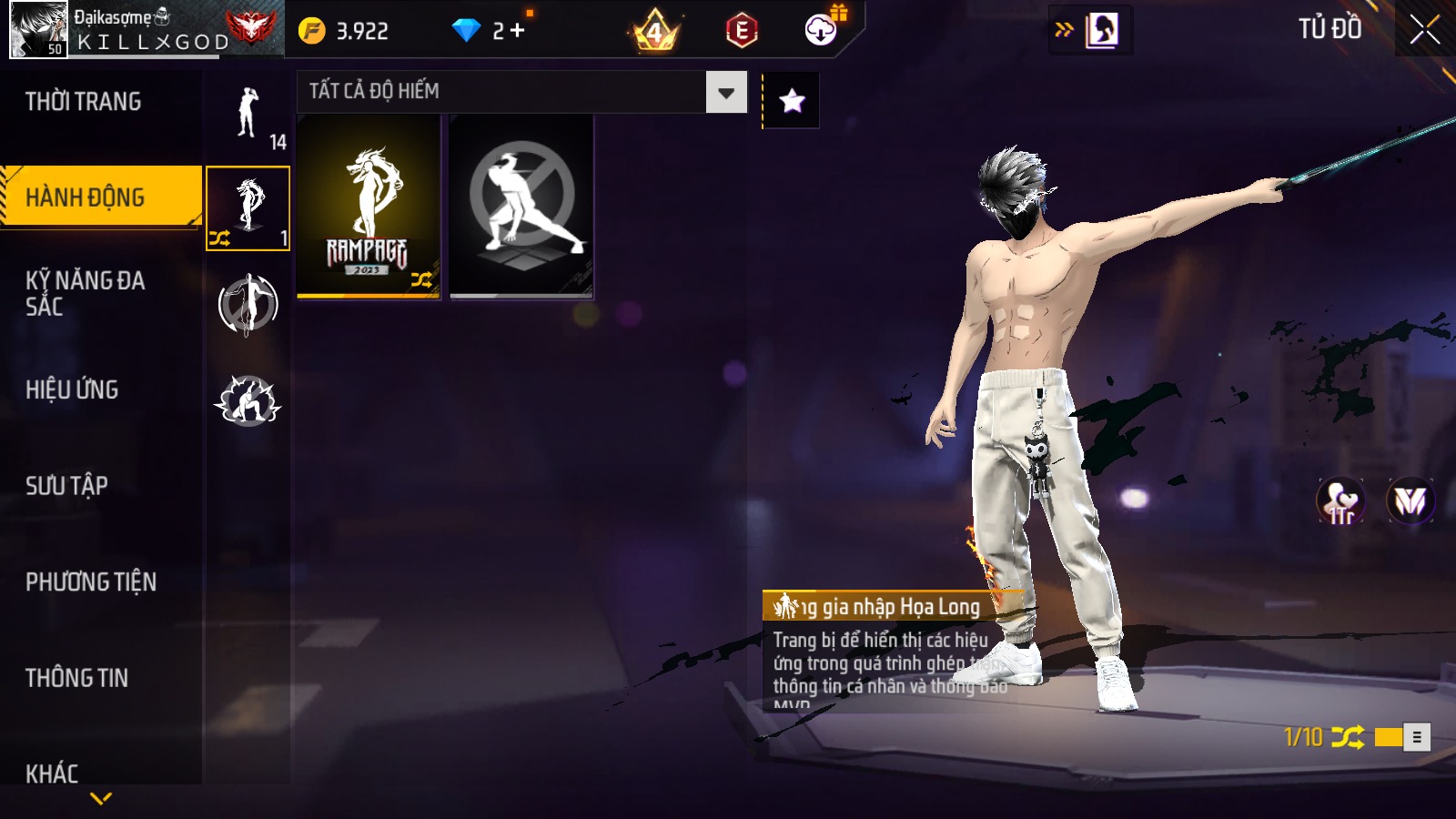Screen dimensions: 1456x819
Task: Open the cloud download gift icon
Action: [x=821, y=30]
